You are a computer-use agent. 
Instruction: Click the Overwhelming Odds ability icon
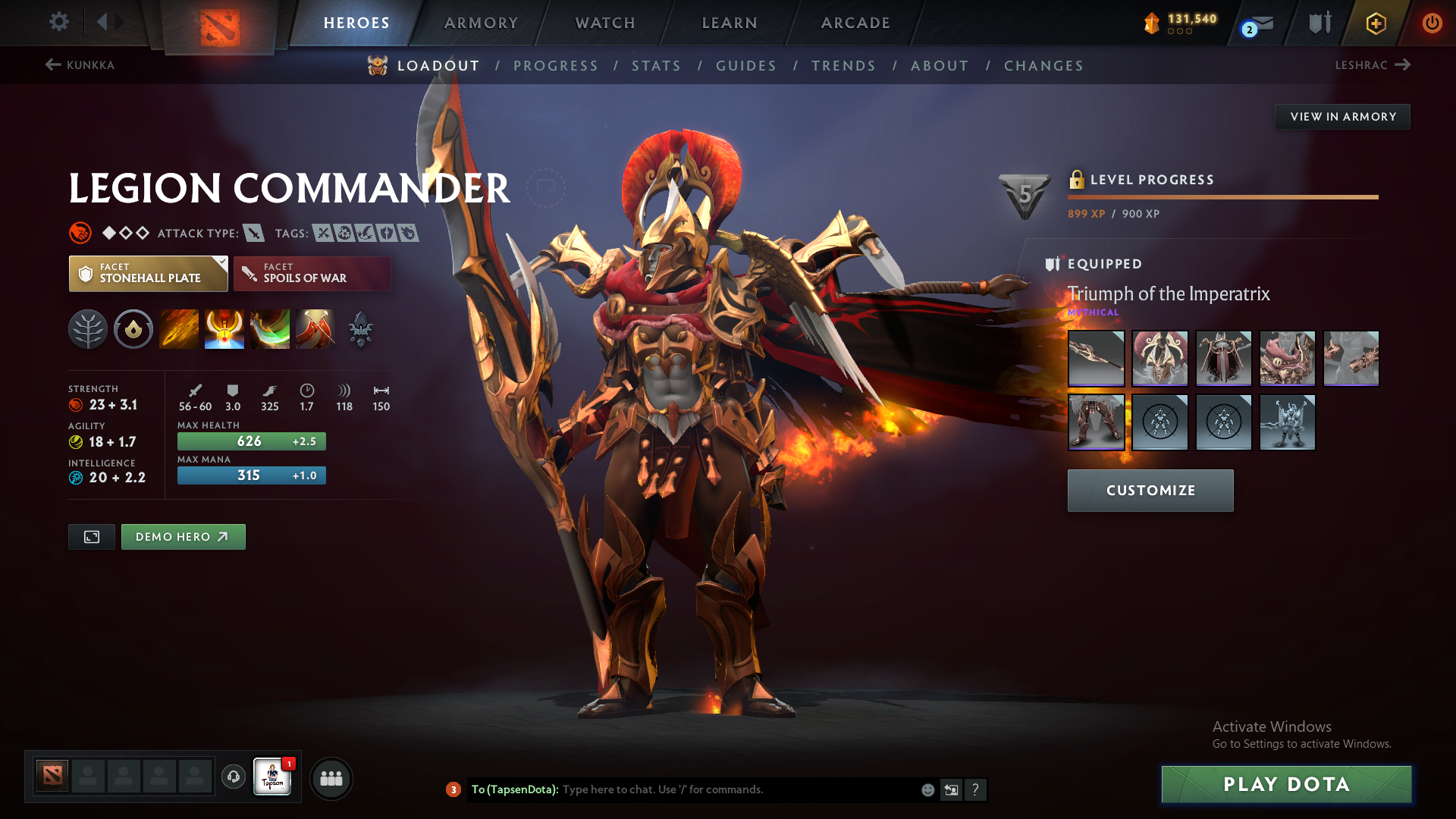(x=179, y=329)
